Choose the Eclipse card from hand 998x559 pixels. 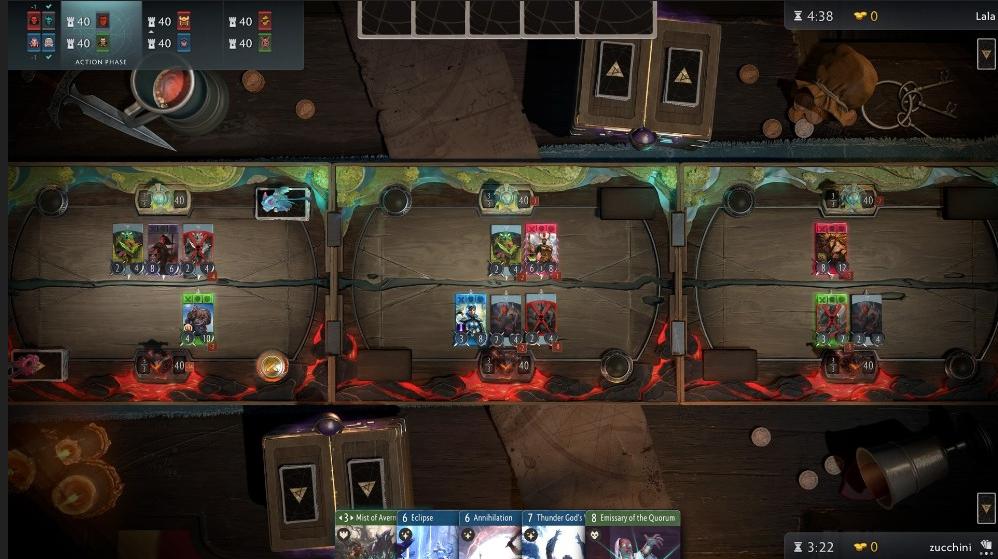pos(428,535)
